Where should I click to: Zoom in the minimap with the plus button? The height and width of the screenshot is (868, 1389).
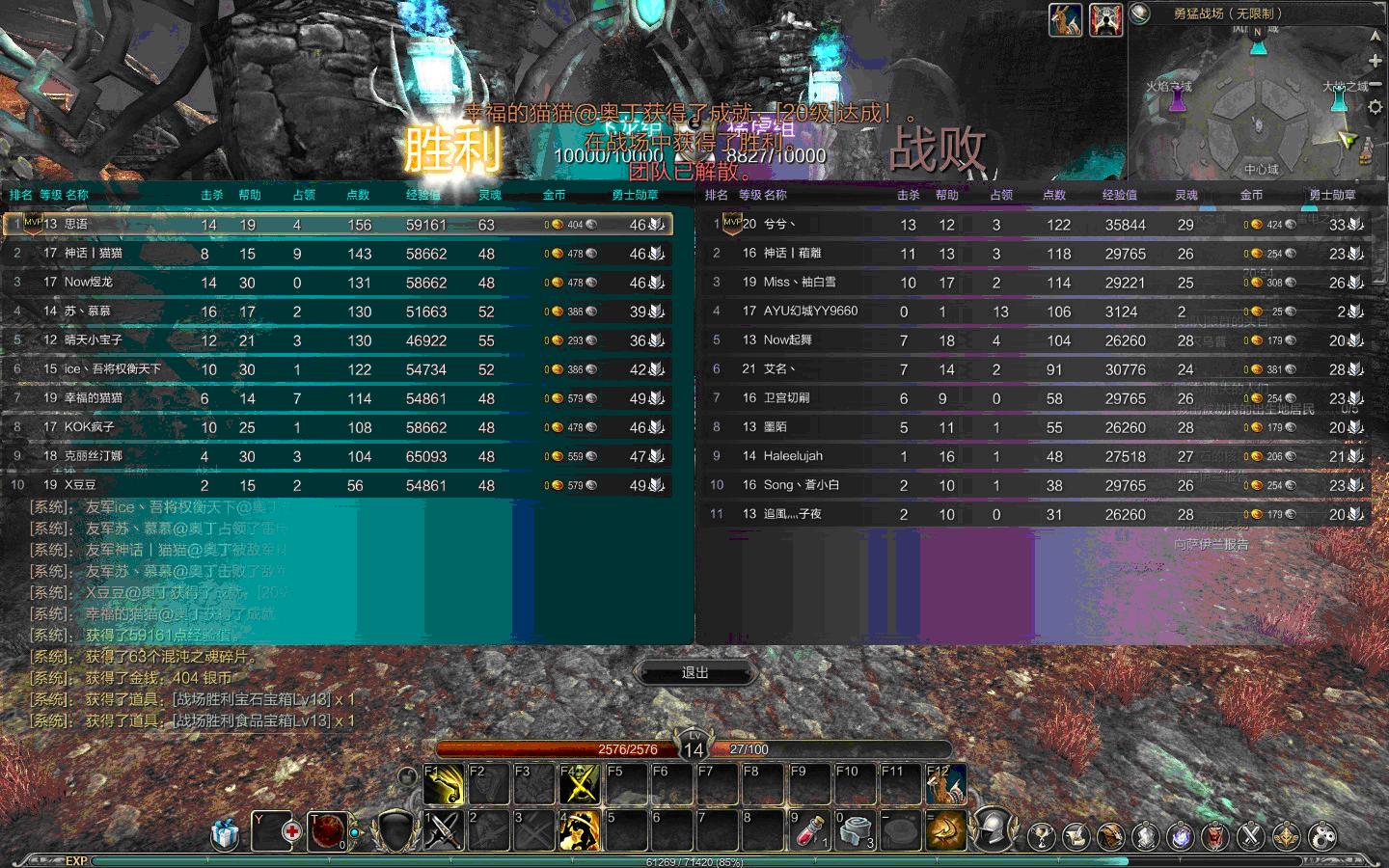(x=1375, y=61)
